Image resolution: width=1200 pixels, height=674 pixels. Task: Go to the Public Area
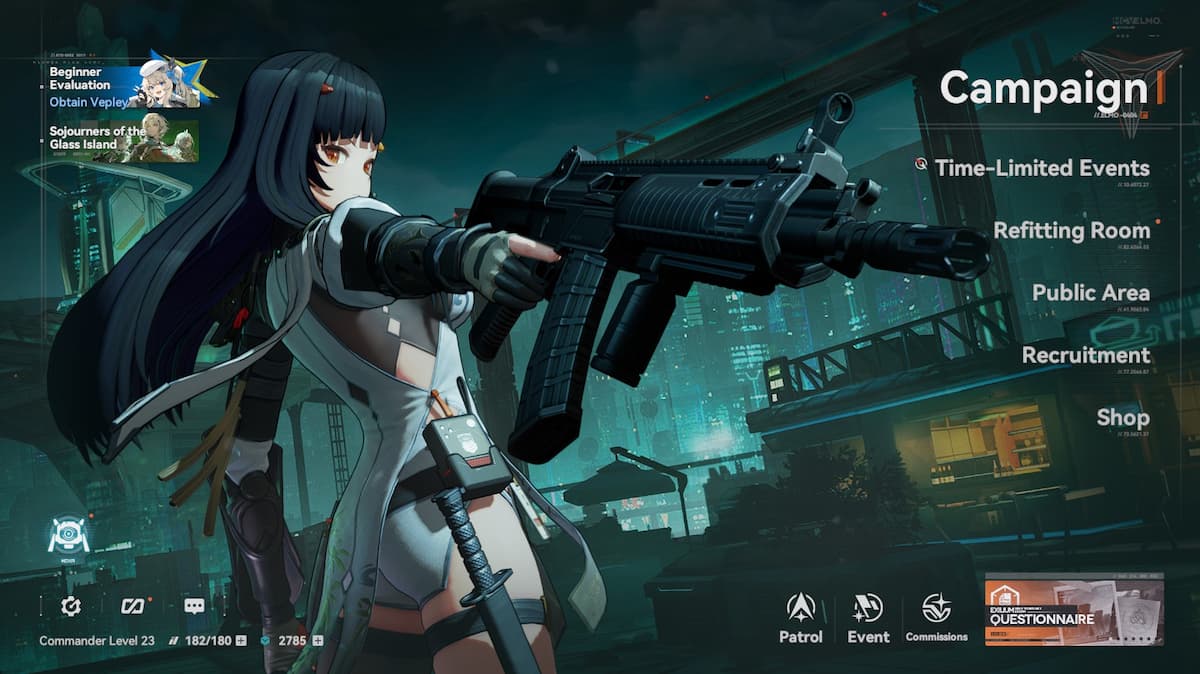(1090, 293)
